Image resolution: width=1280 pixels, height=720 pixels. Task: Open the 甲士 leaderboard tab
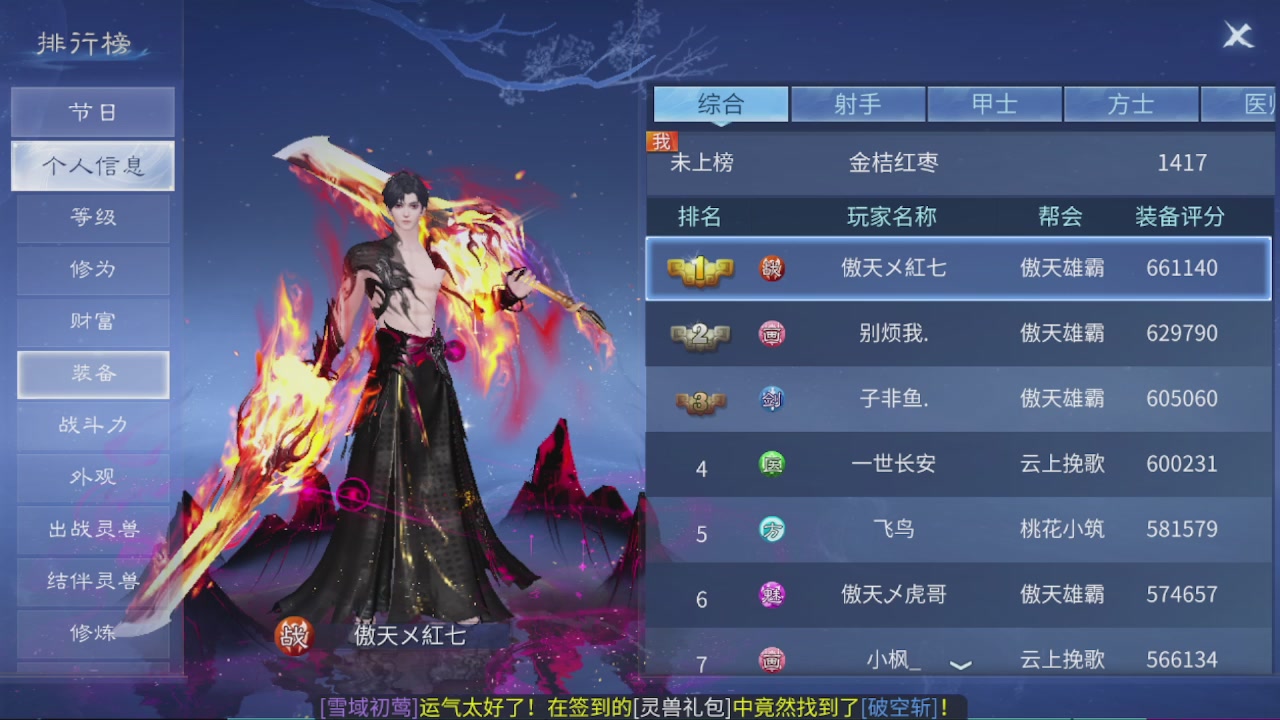995,104
